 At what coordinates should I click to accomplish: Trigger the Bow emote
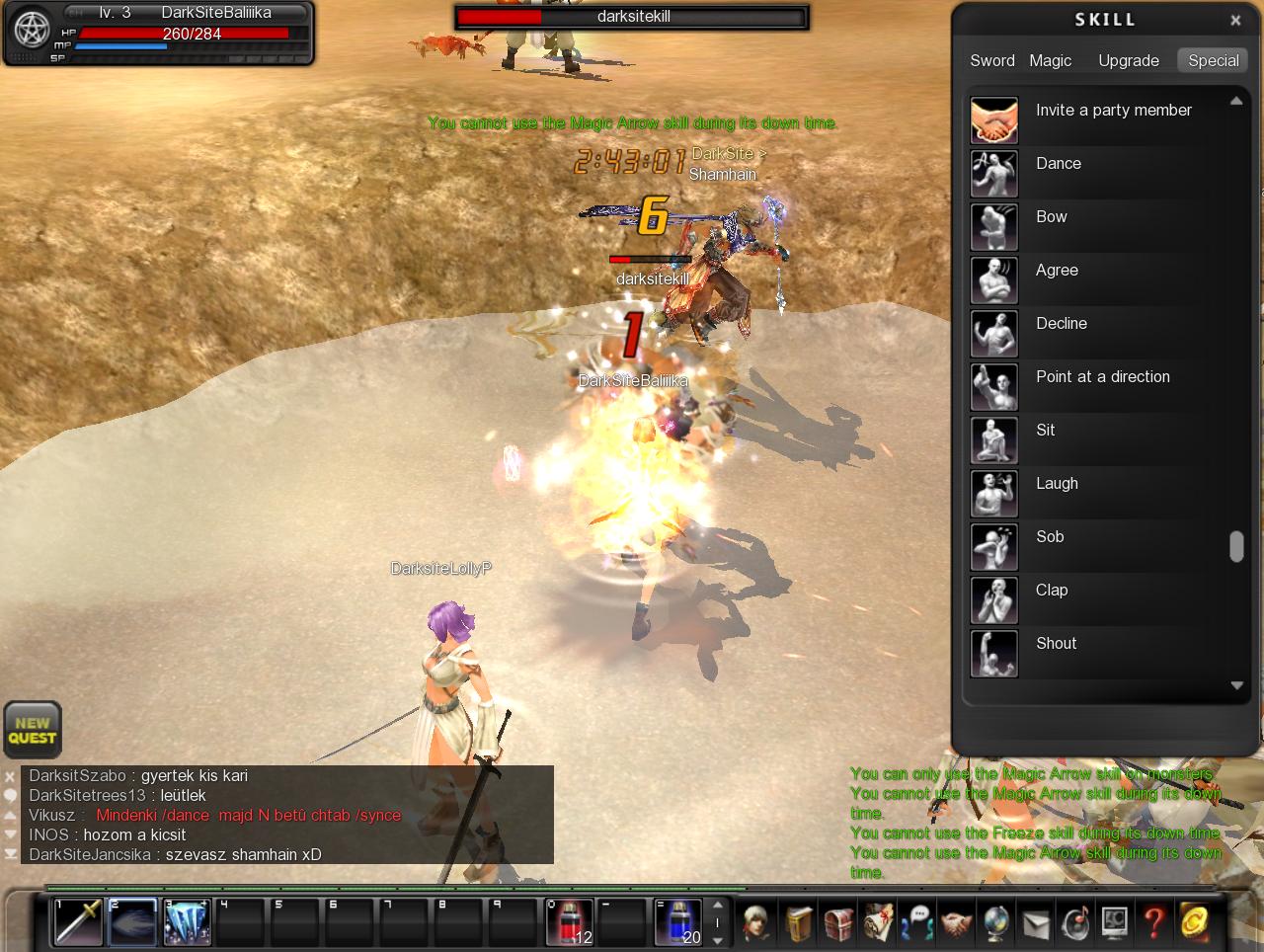pos(994,226)
